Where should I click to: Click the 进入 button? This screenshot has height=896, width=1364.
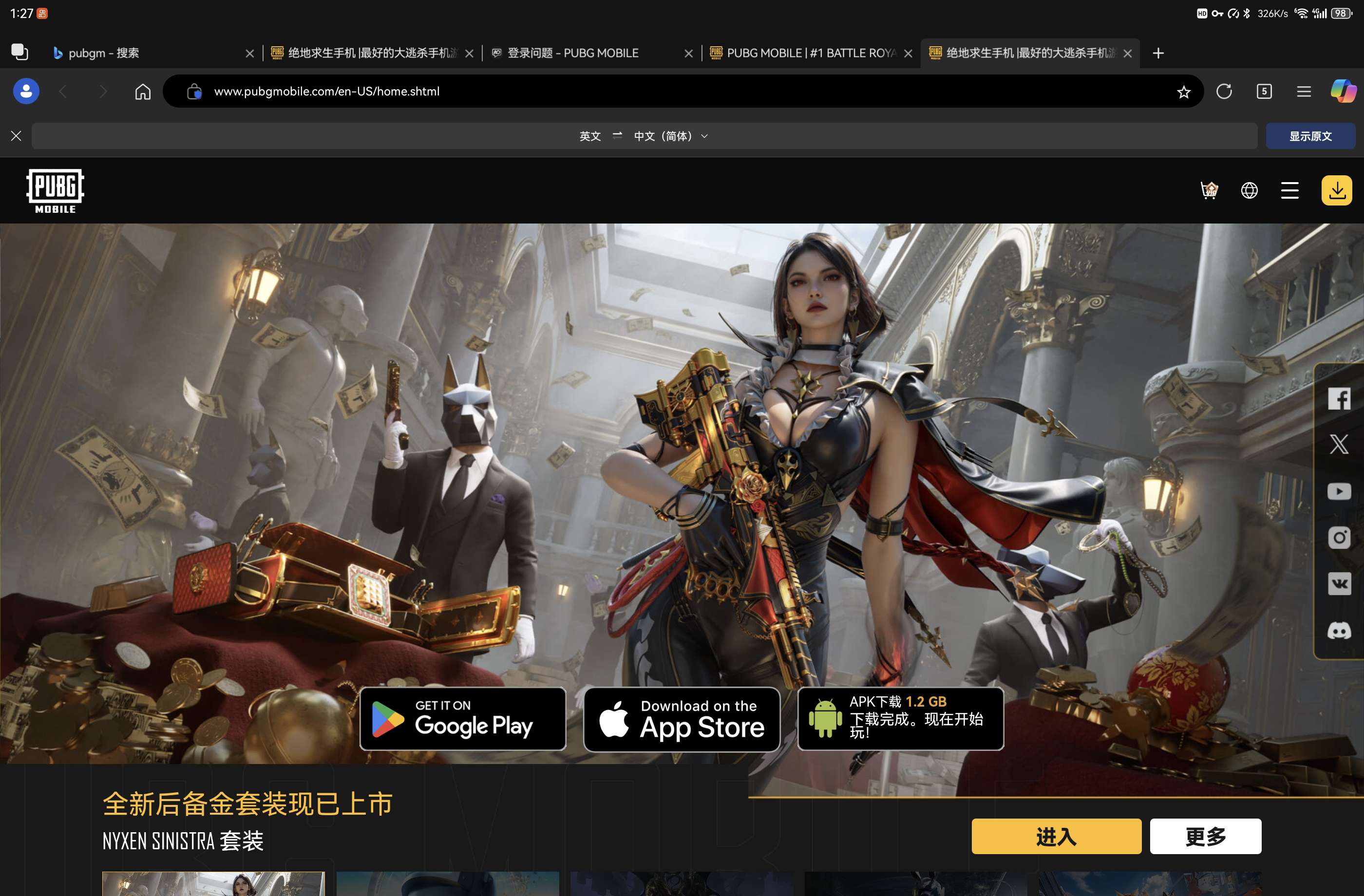pos(1056,837)
